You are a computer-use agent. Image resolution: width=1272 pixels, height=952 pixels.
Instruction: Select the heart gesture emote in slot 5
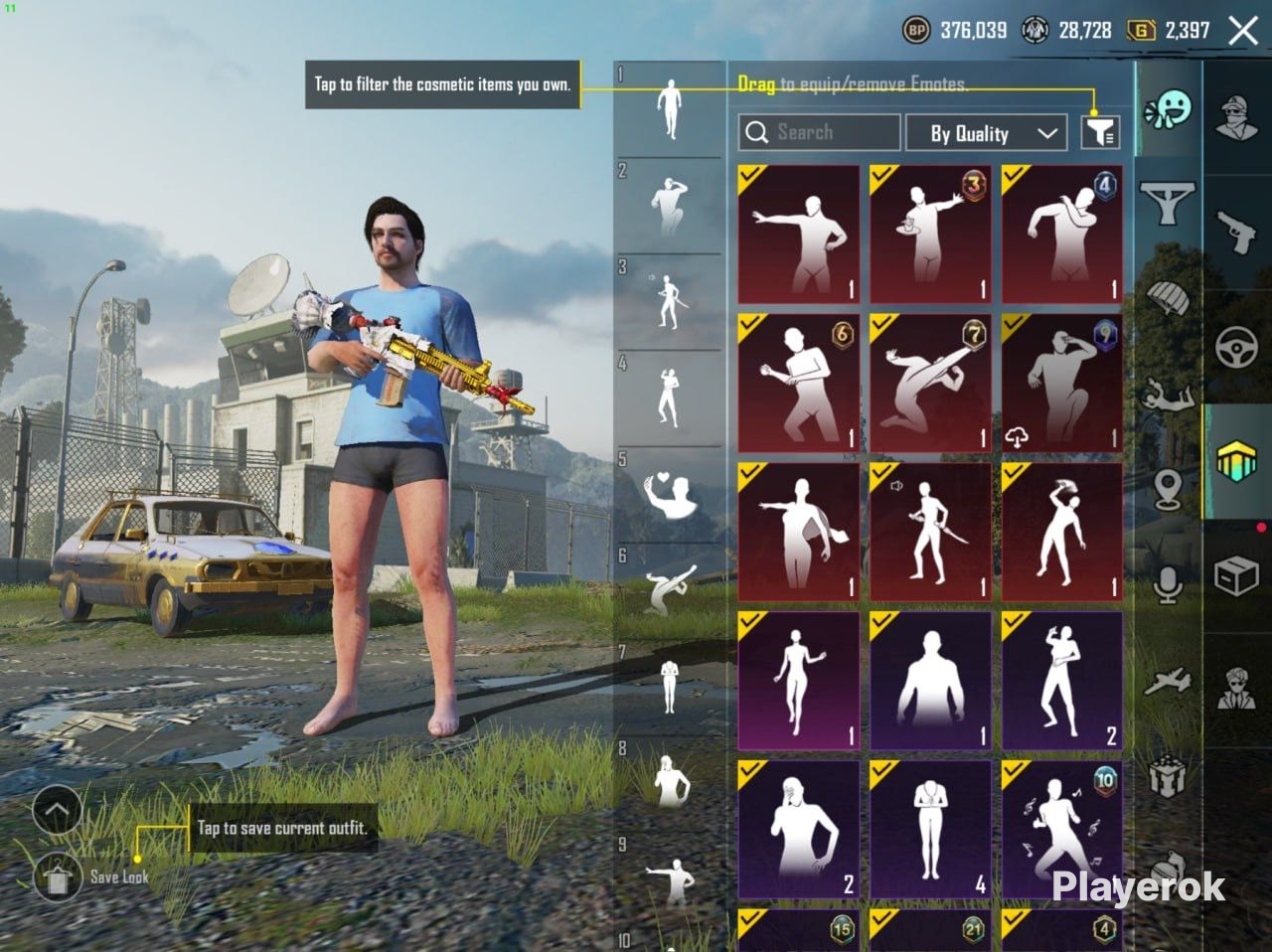click(x=670, y=494)
